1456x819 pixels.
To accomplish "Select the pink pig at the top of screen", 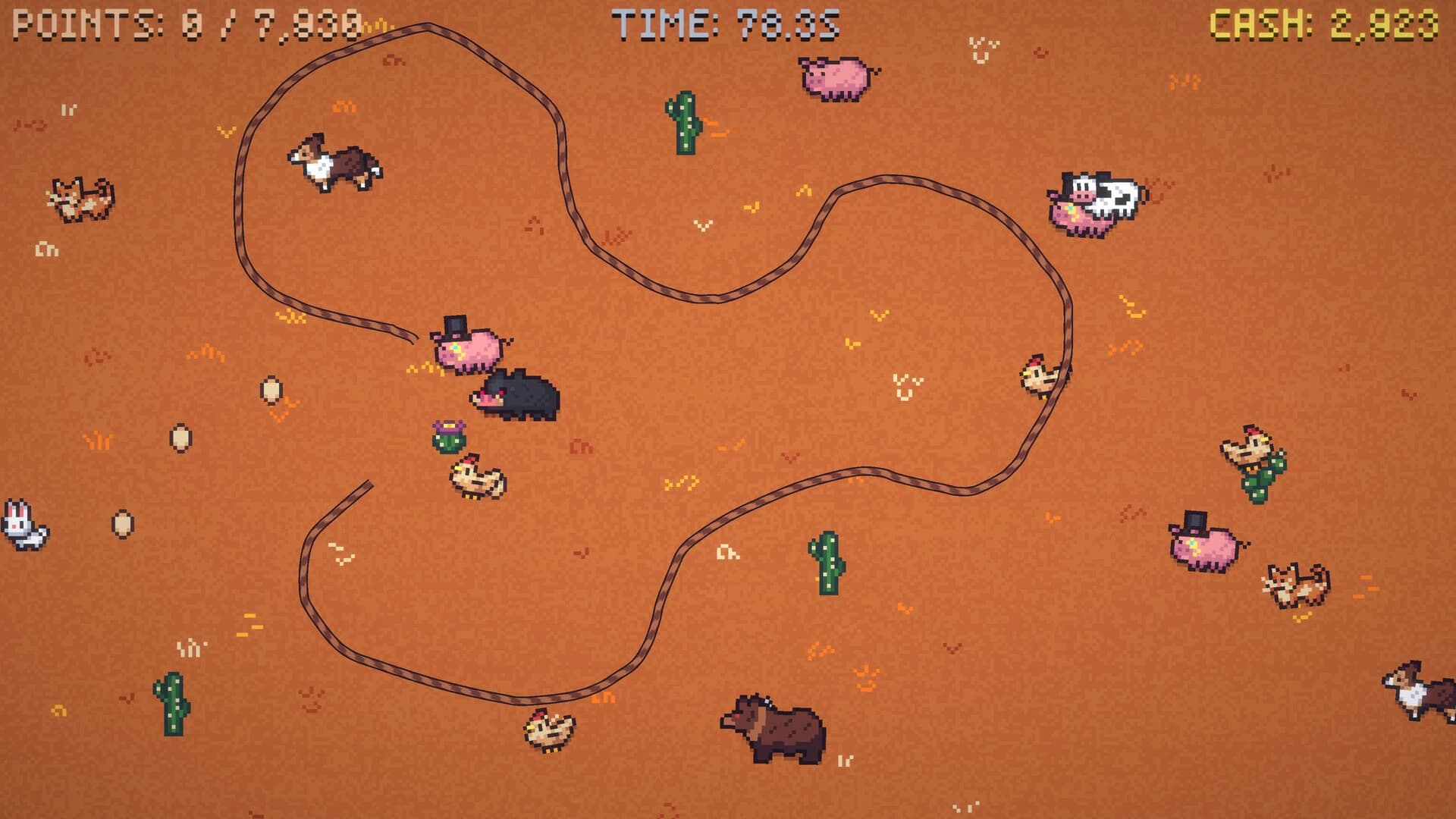I will [x=834, y=76].
